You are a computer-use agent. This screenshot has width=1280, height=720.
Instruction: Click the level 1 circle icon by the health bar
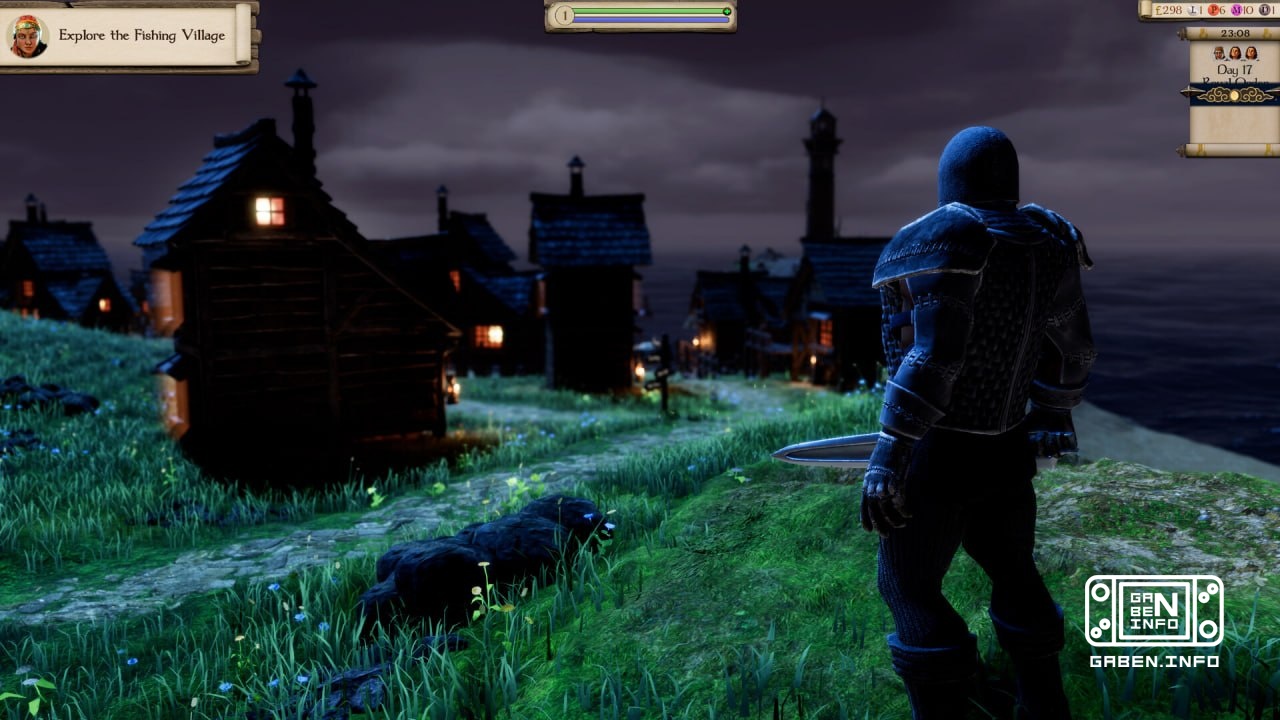pos(564,15)
